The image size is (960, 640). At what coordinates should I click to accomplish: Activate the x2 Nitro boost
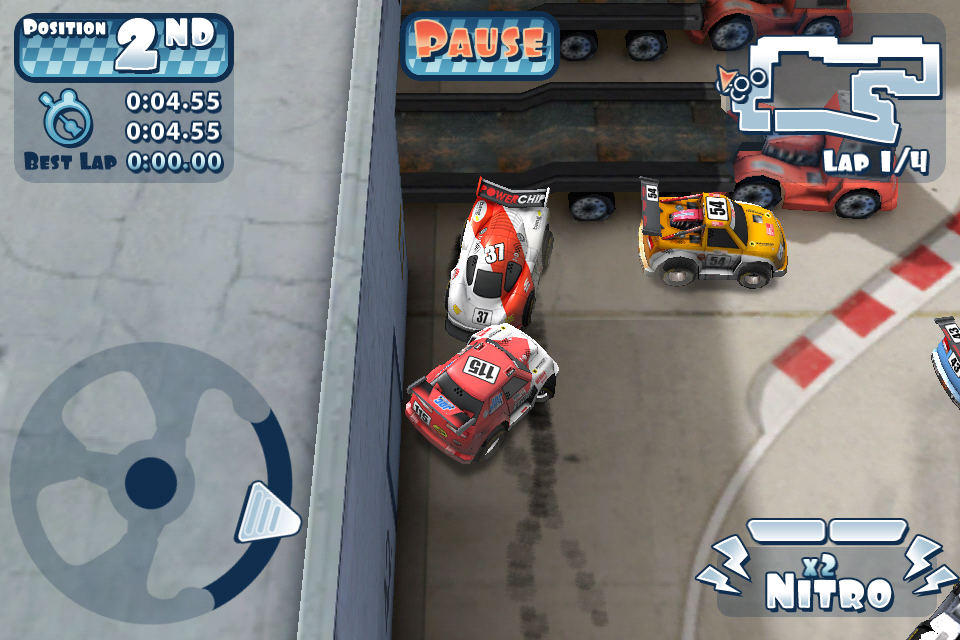(828, 573)
